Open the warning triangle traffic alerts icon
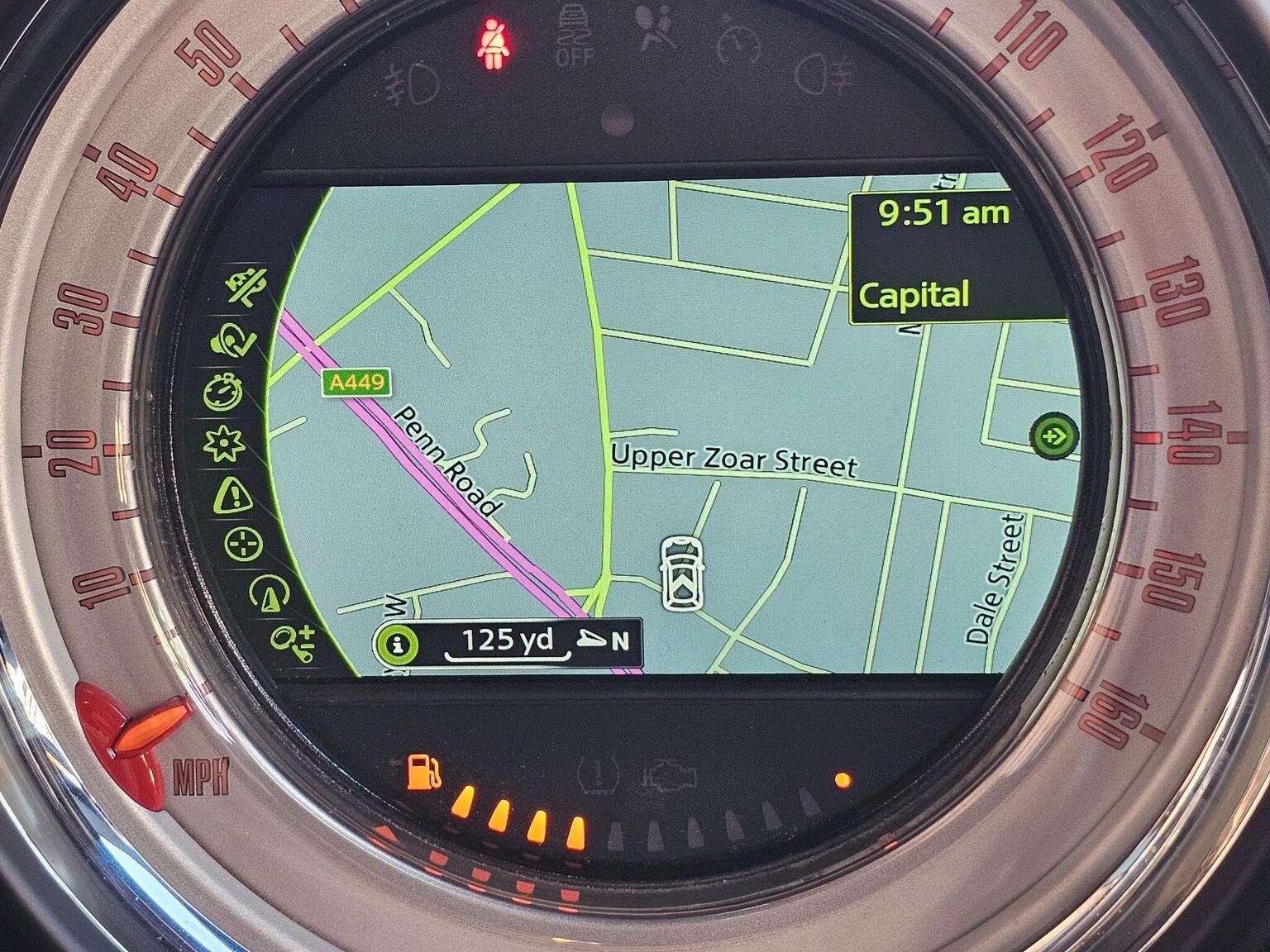 coord(233,496)
